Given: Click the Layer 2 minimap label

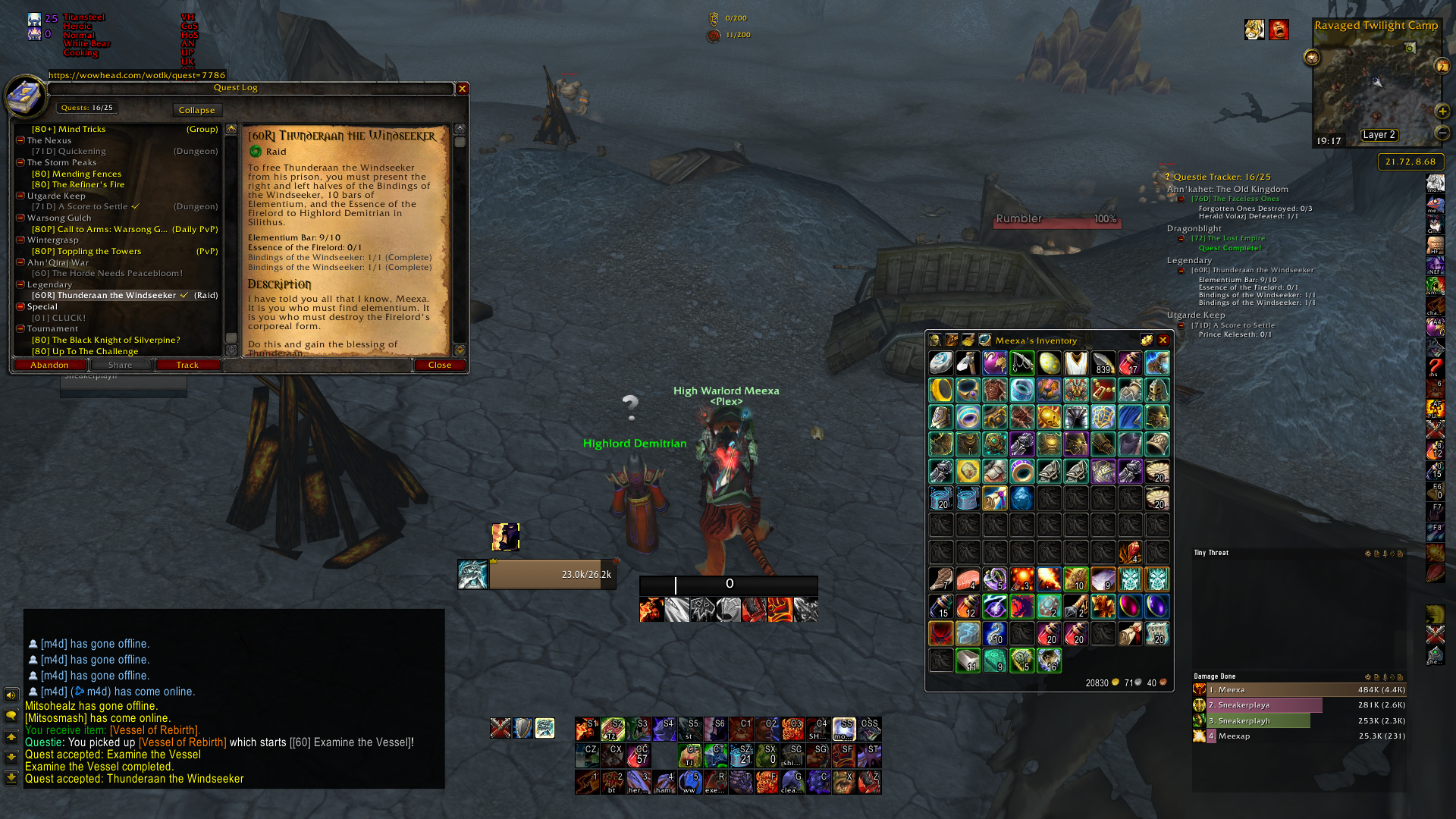Looking at the screenshot, I should [1379, 135].
